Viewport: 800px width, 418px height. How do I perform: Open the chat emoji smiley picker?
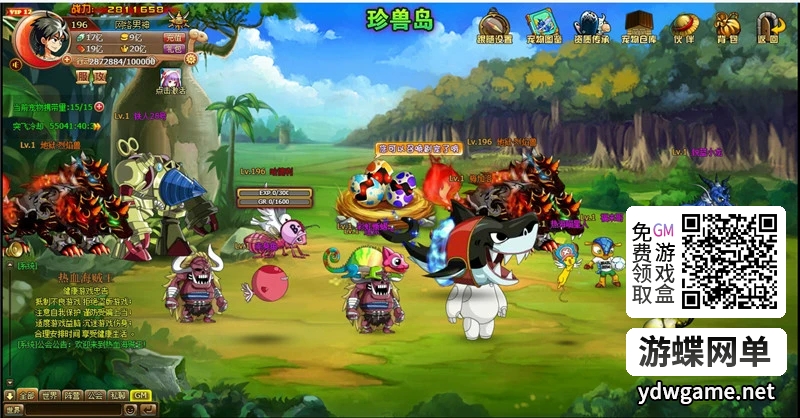pos(131,410)
